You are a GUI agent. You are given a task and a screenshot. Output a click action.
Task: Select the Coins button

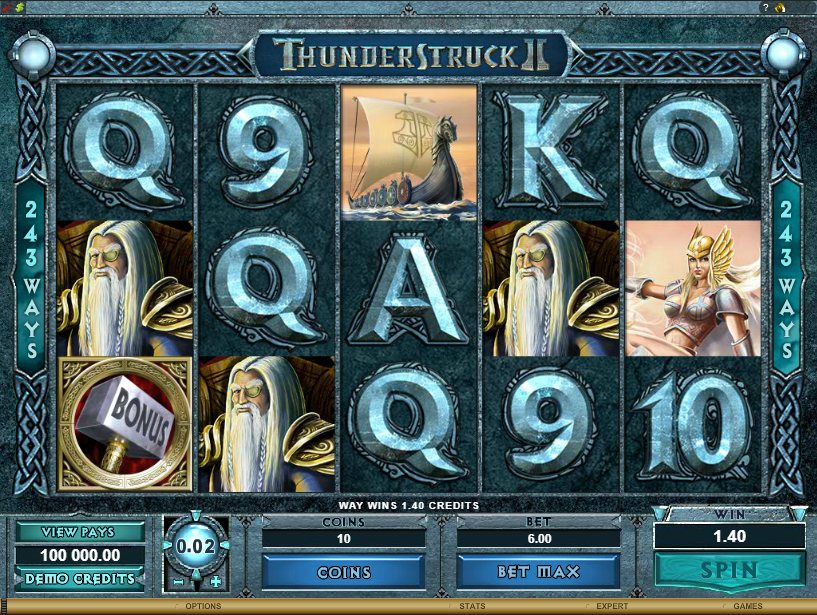coord(343,573)
